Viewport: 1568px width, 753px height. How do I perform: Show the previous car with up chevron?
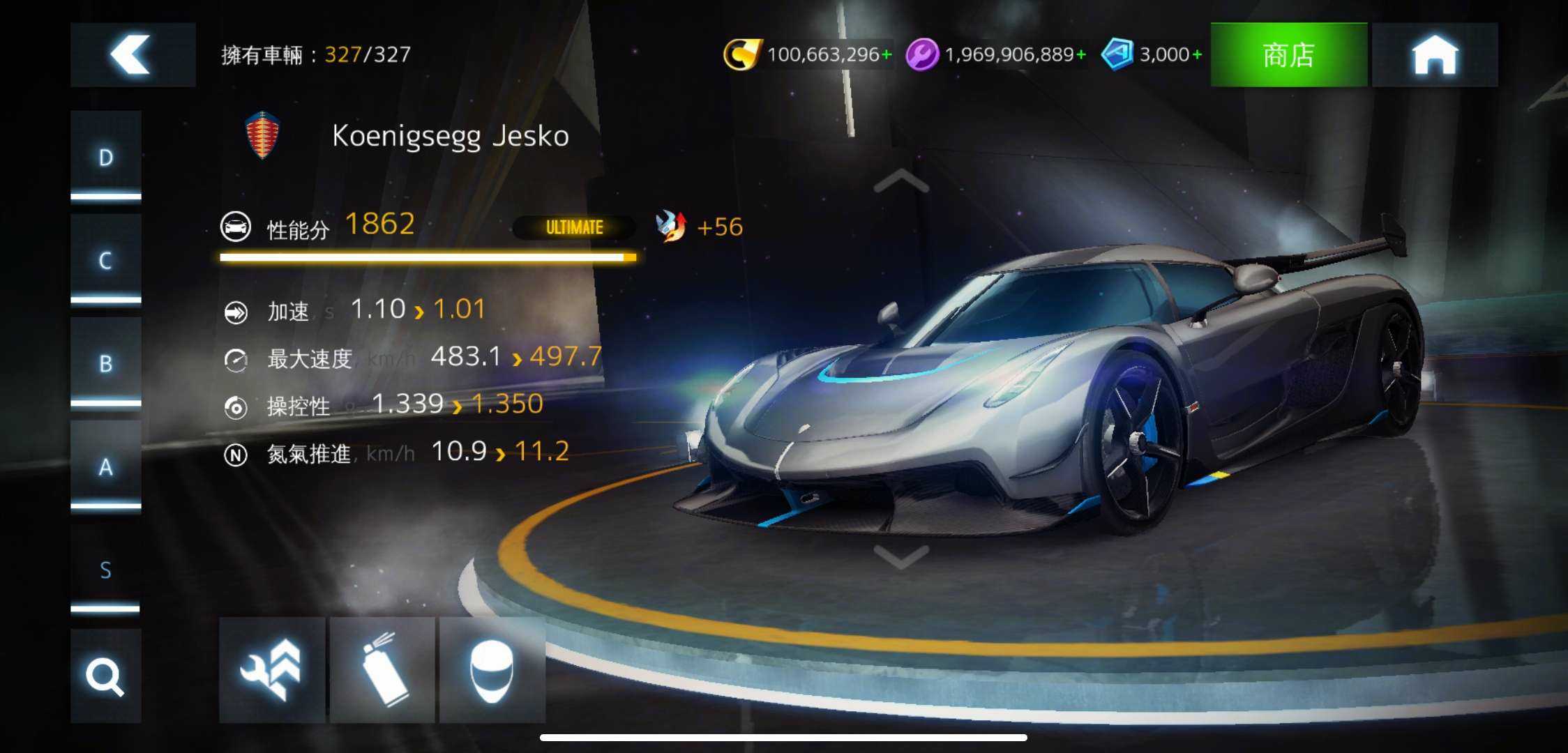tap(900, 181)
